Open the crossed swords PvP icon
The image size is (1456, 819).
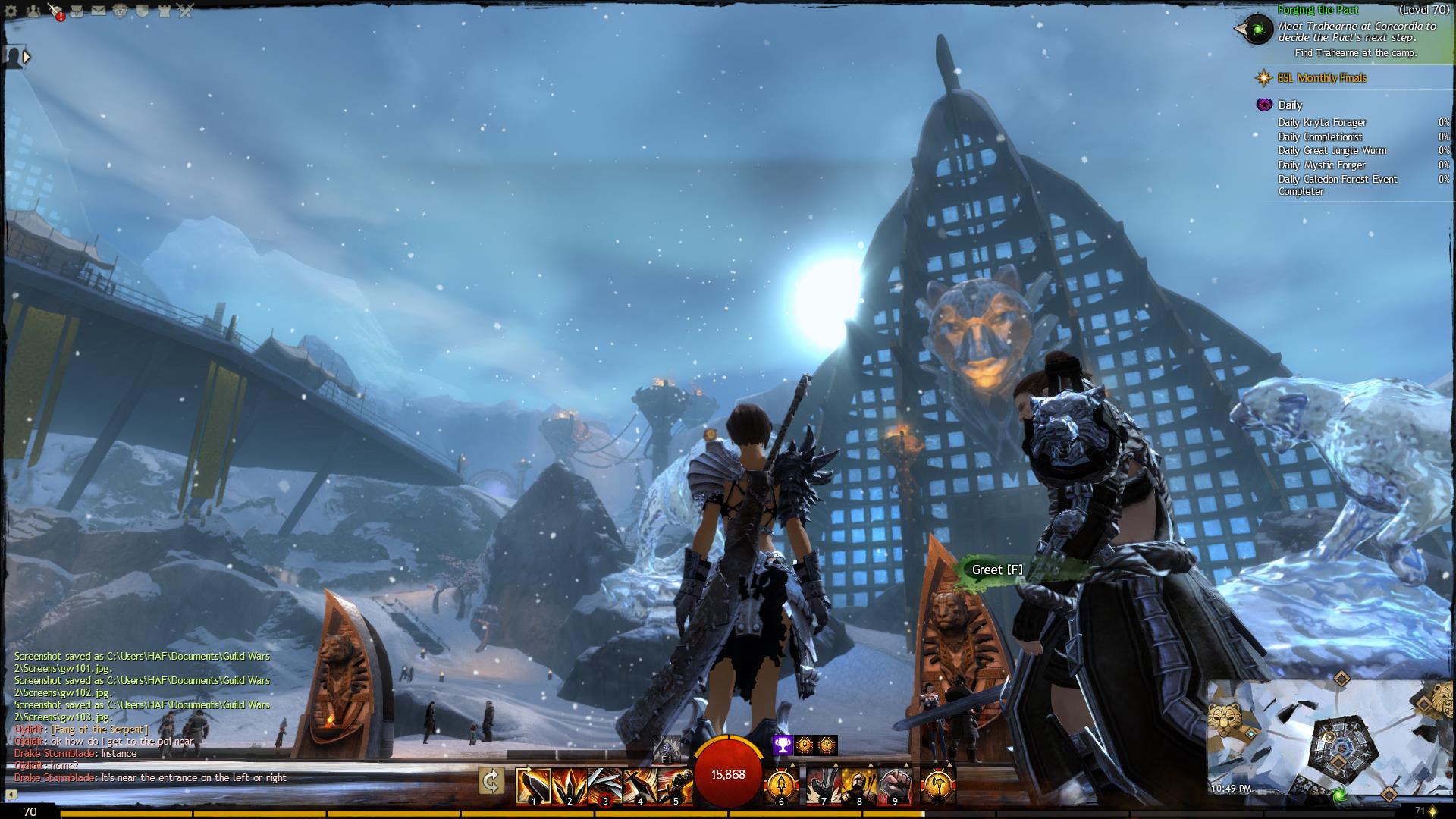click(185, 11)
